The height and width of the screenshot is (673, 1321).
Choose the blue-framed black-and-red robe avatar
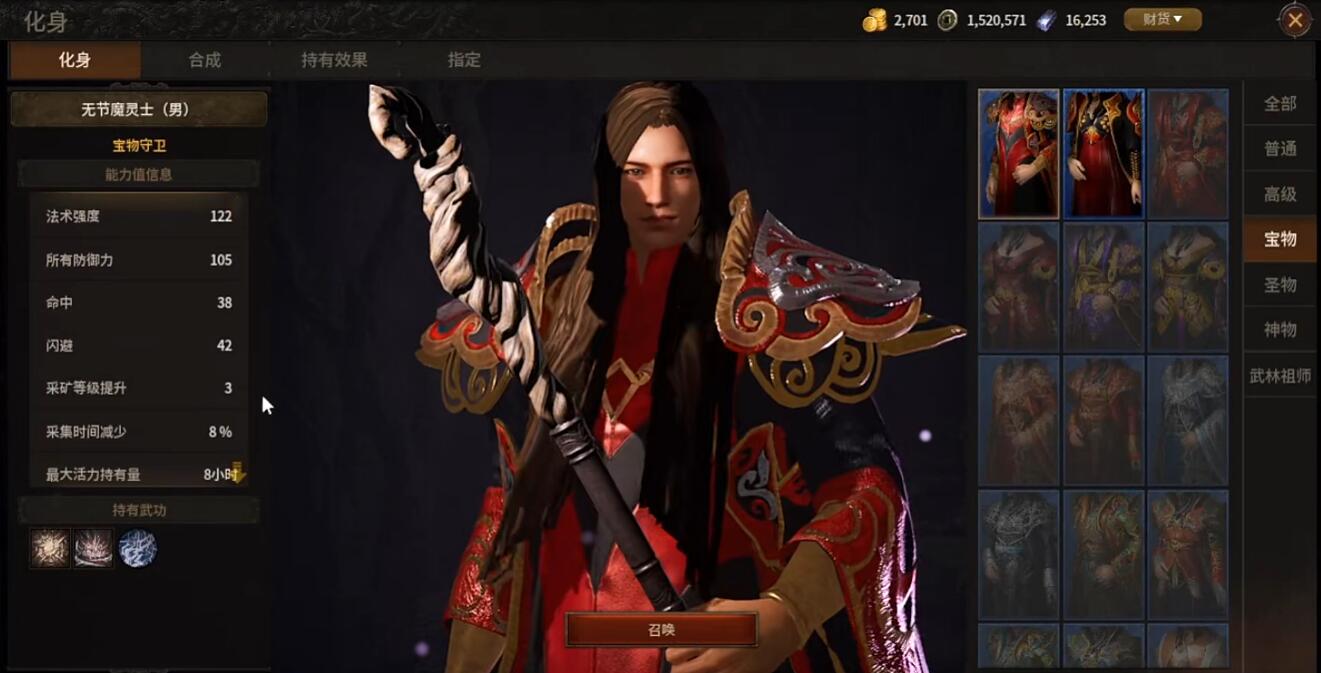[x=1103, y=154]
